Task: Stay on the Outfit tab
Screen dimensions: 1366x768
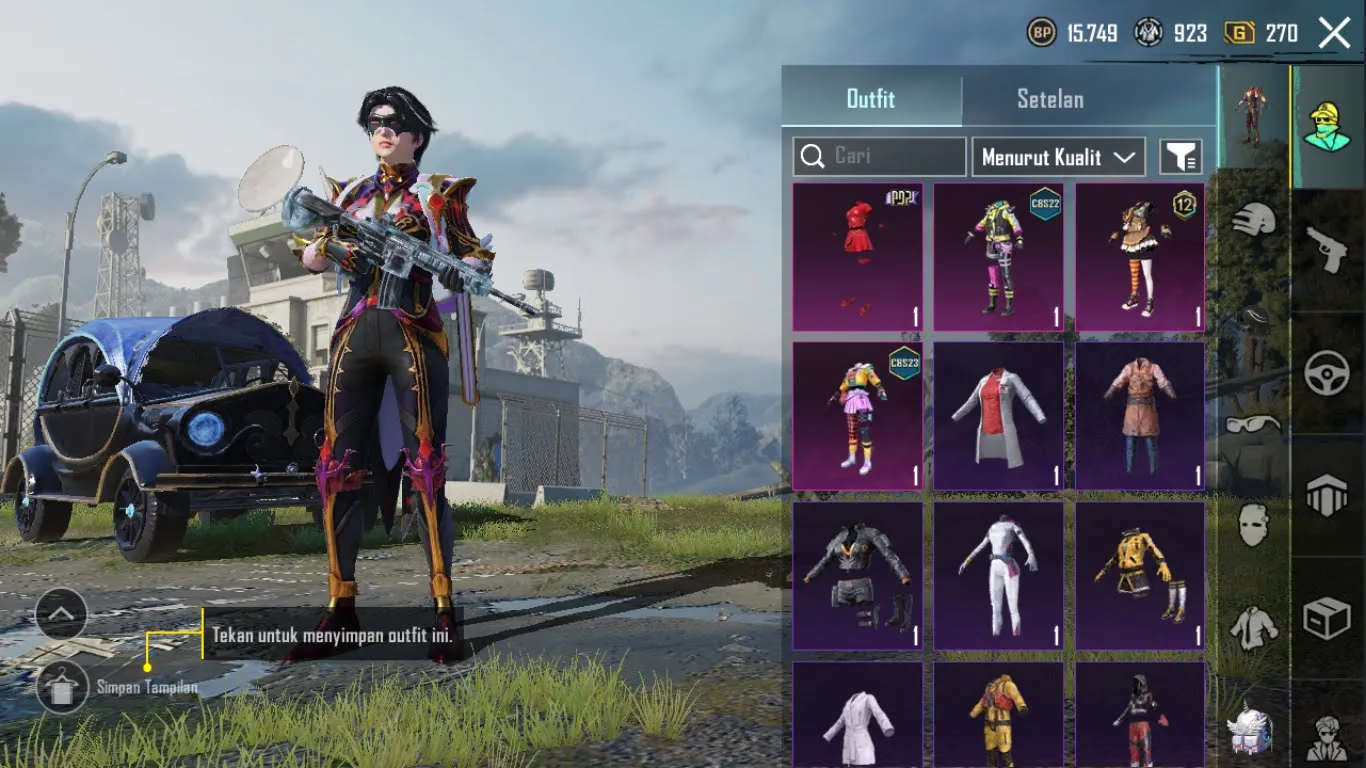Action: point(871,99)
